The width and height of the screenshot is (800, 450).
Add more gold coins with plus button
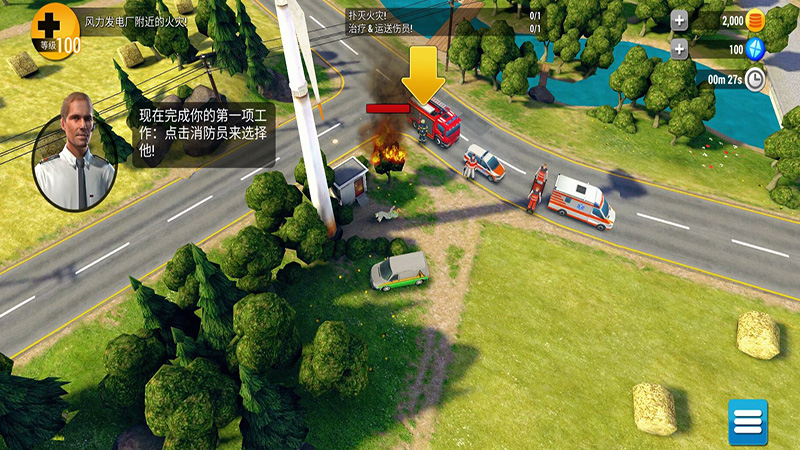tap(679, 20)
